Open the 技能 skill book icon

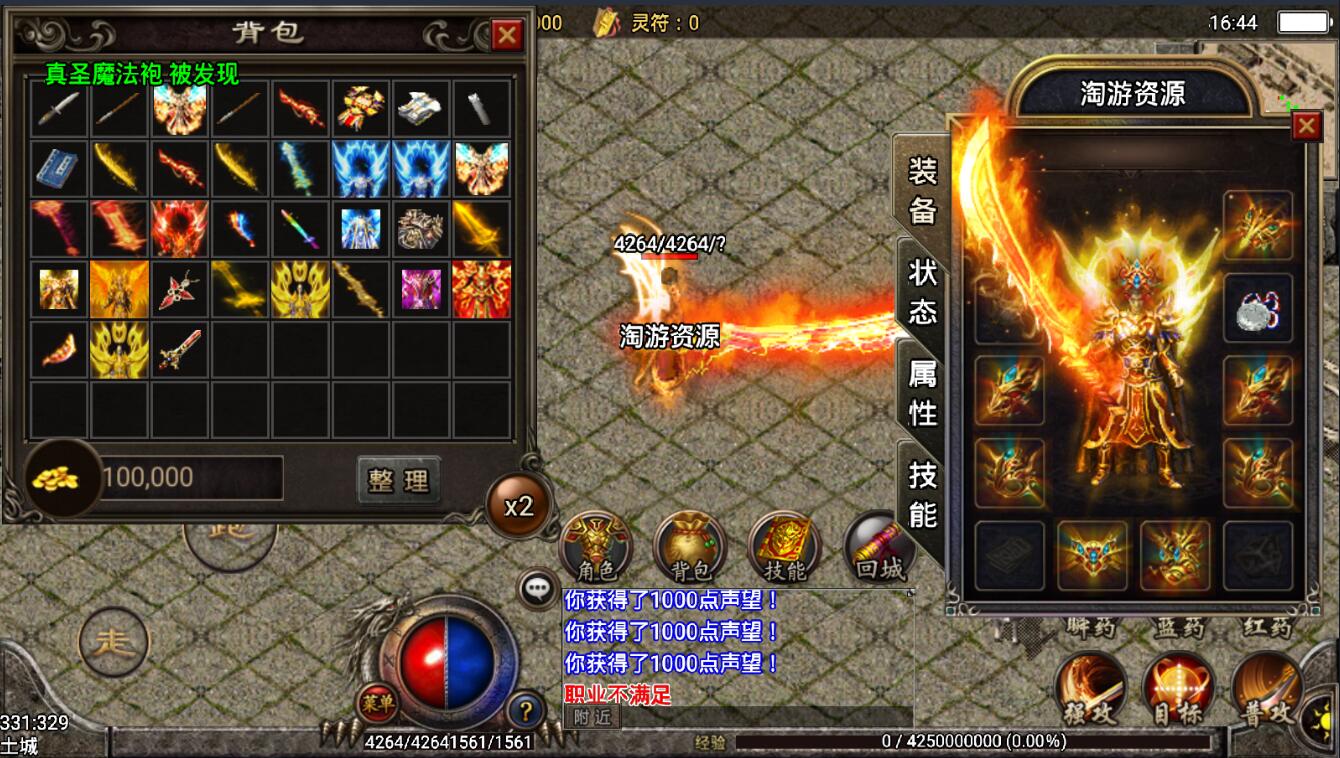784,547
